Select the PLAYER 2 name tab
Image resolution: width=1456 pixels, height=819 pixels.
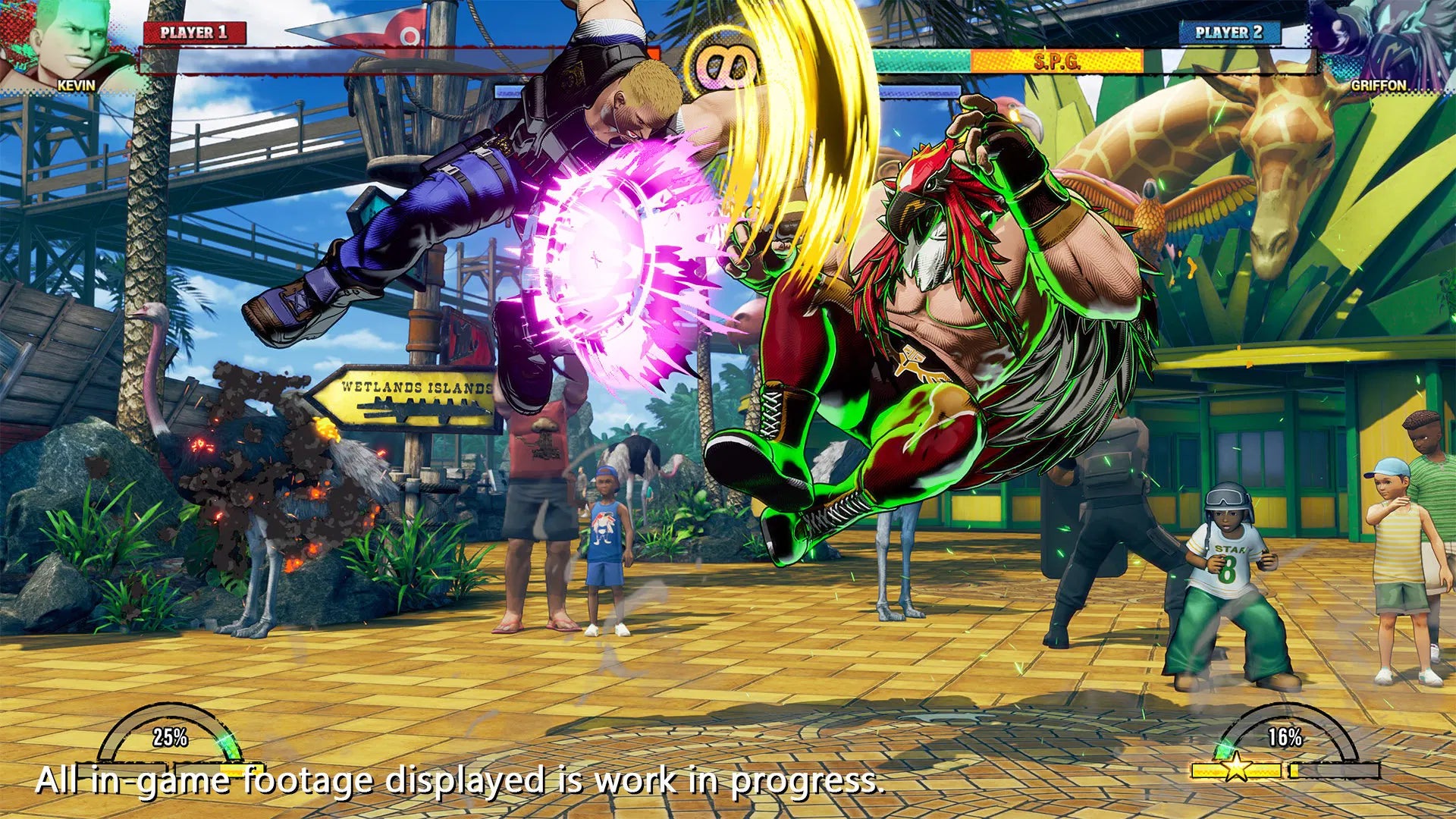[x=1228, y=32]
